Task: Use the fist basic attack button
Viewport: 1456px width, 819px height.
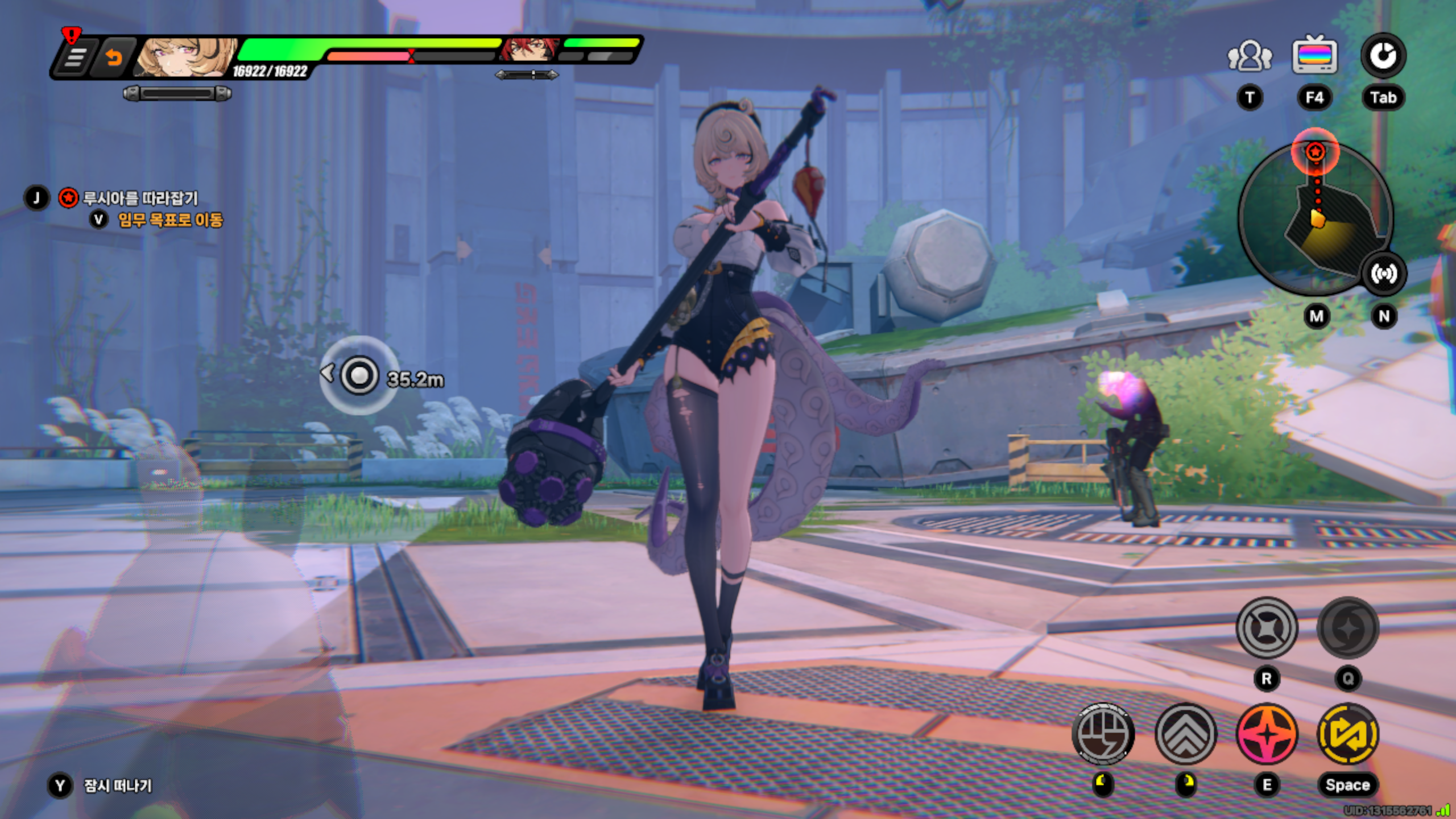Action: [x=1103, y=734]
